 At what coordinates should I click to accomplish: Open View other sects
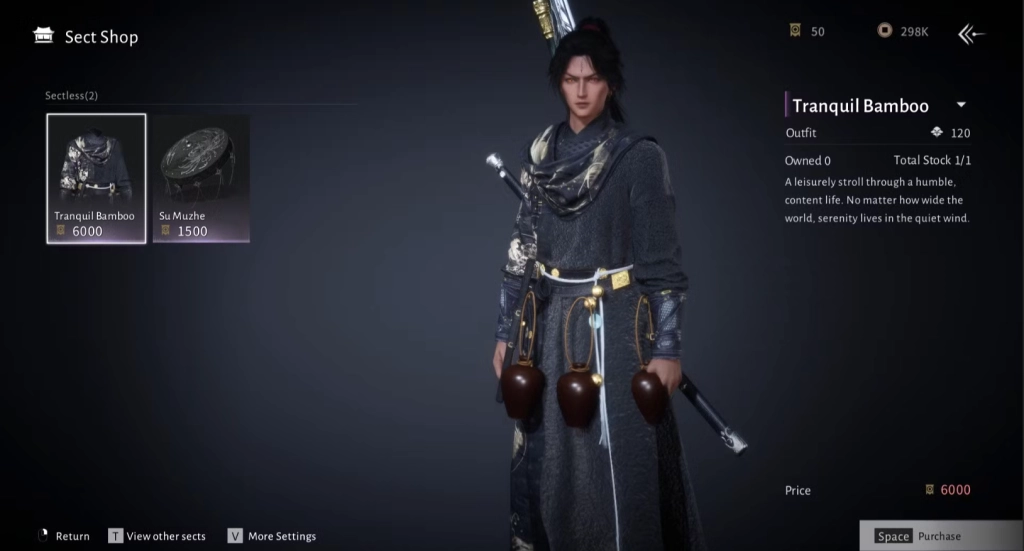click(x=157, y=536)
